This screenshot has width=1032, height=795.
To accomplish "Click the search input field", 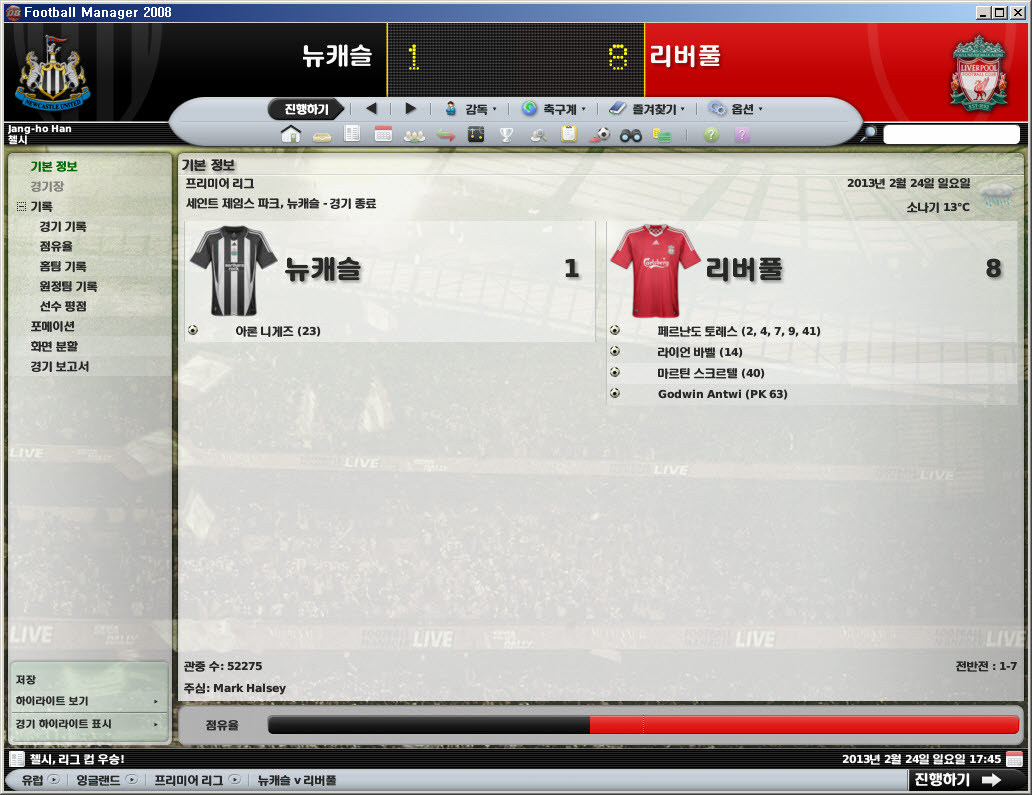I will pyautogui.click(x=951, y=134).
